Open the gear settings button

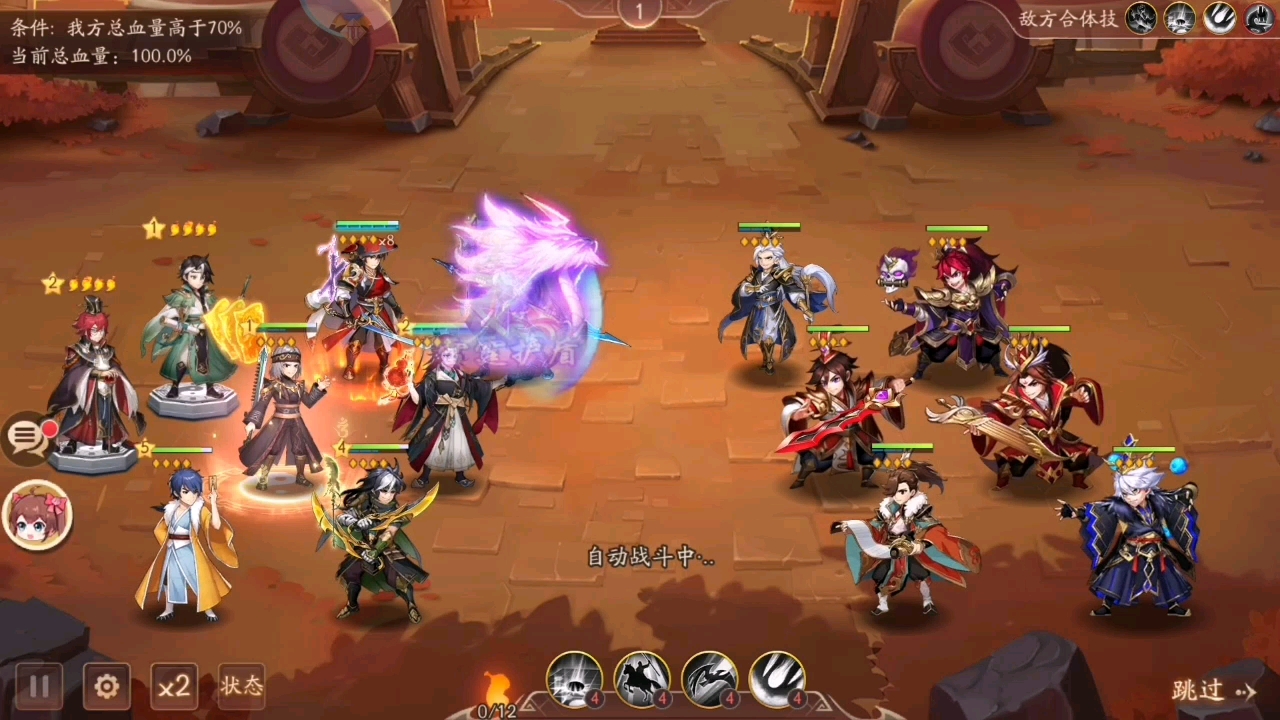(106, 686)
